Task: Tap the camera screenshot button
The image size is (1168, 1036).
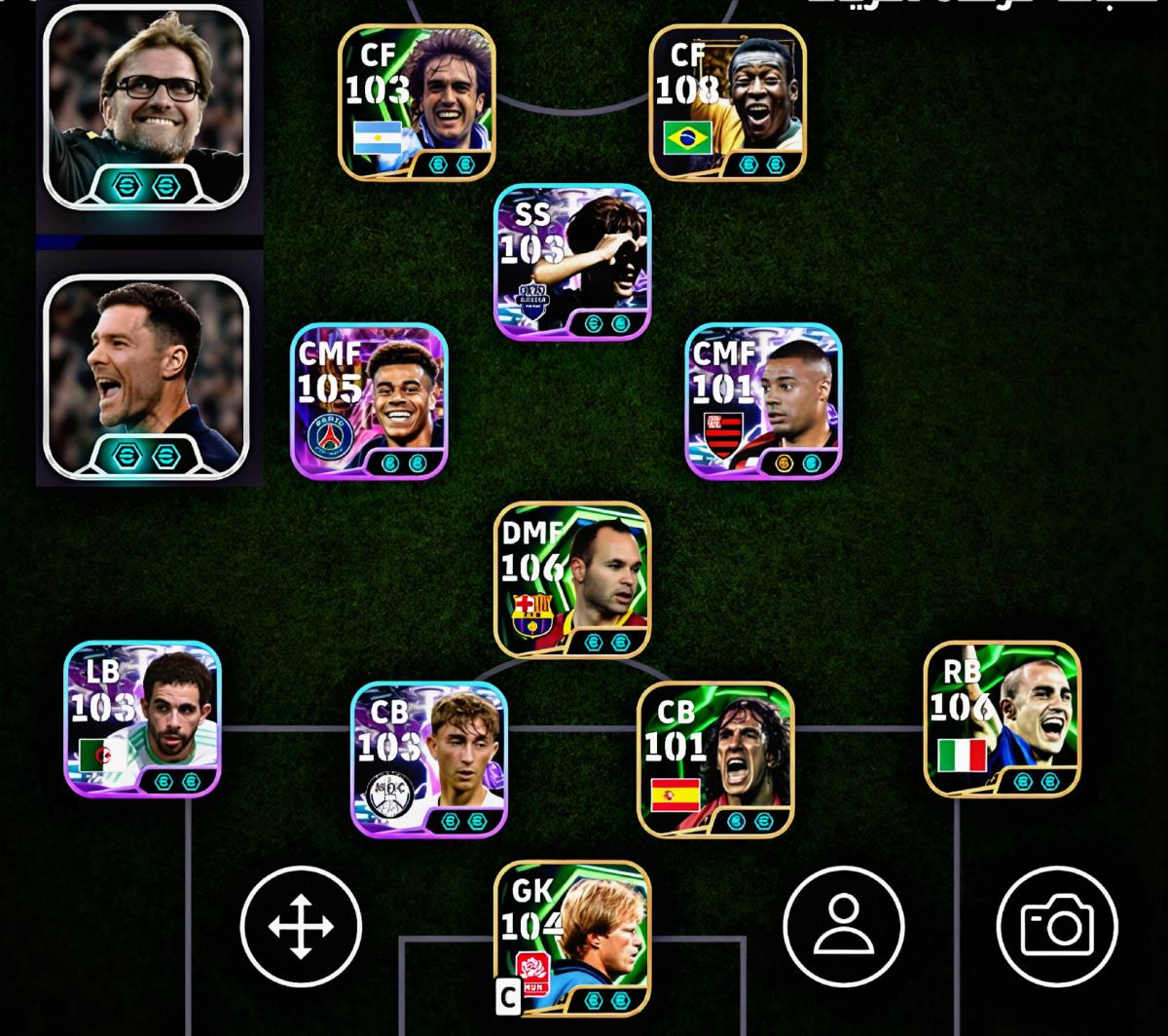Action: [1057, 926]
